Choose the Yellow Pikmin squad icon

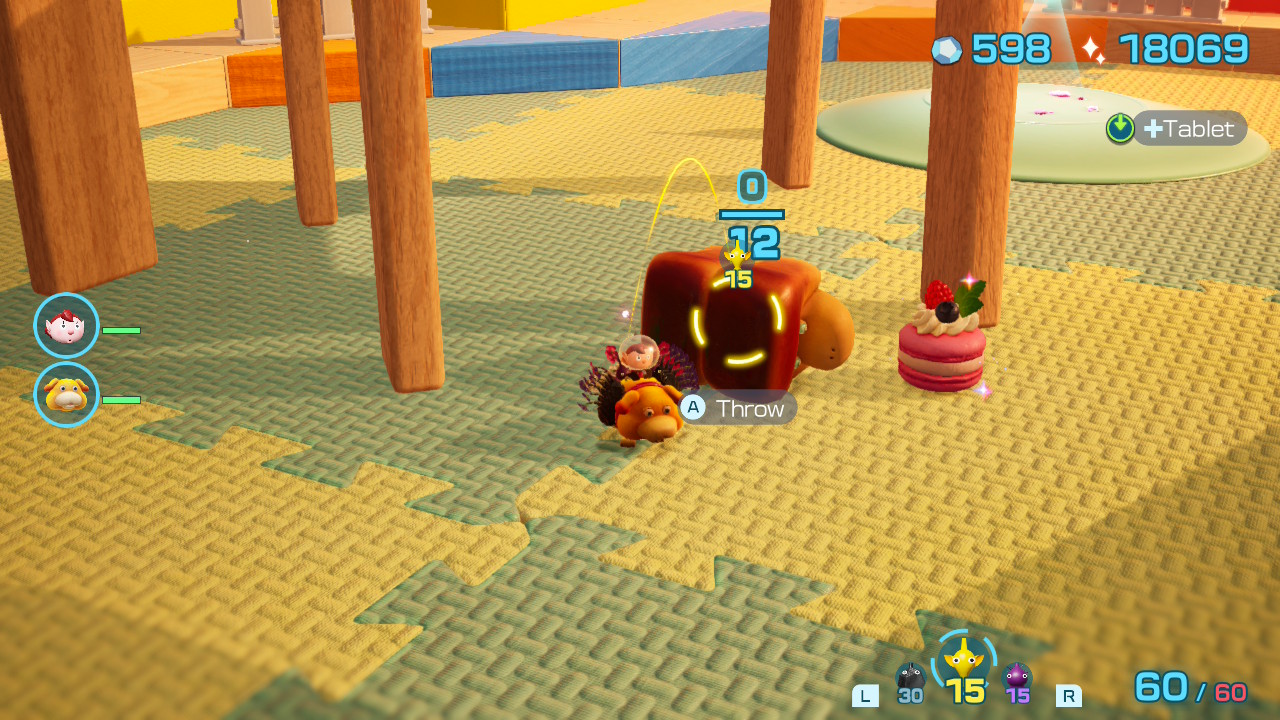pyautogui.click(x=963, y=660)
